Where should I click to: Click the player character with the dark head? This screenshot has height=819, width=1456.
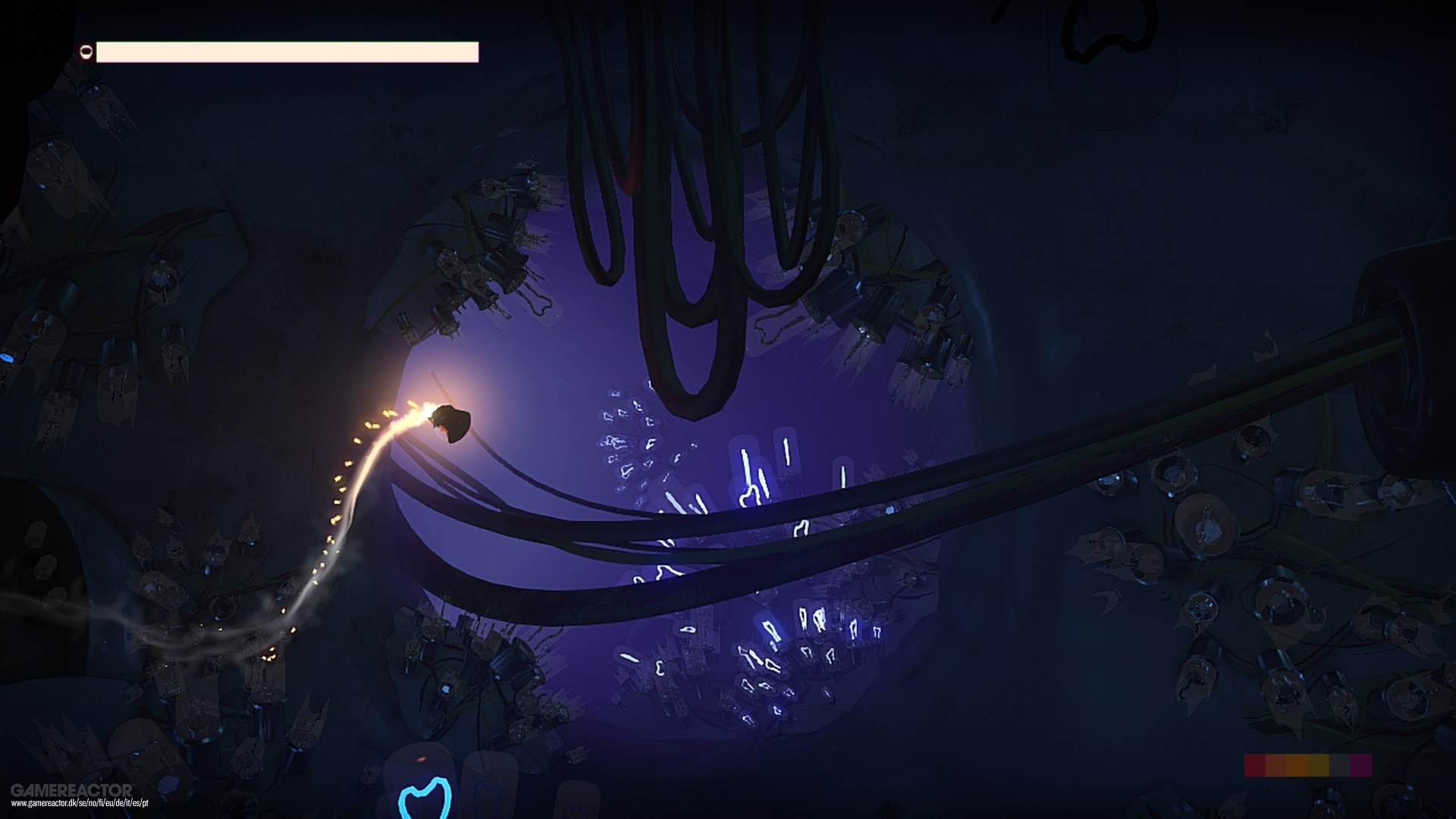451,422
